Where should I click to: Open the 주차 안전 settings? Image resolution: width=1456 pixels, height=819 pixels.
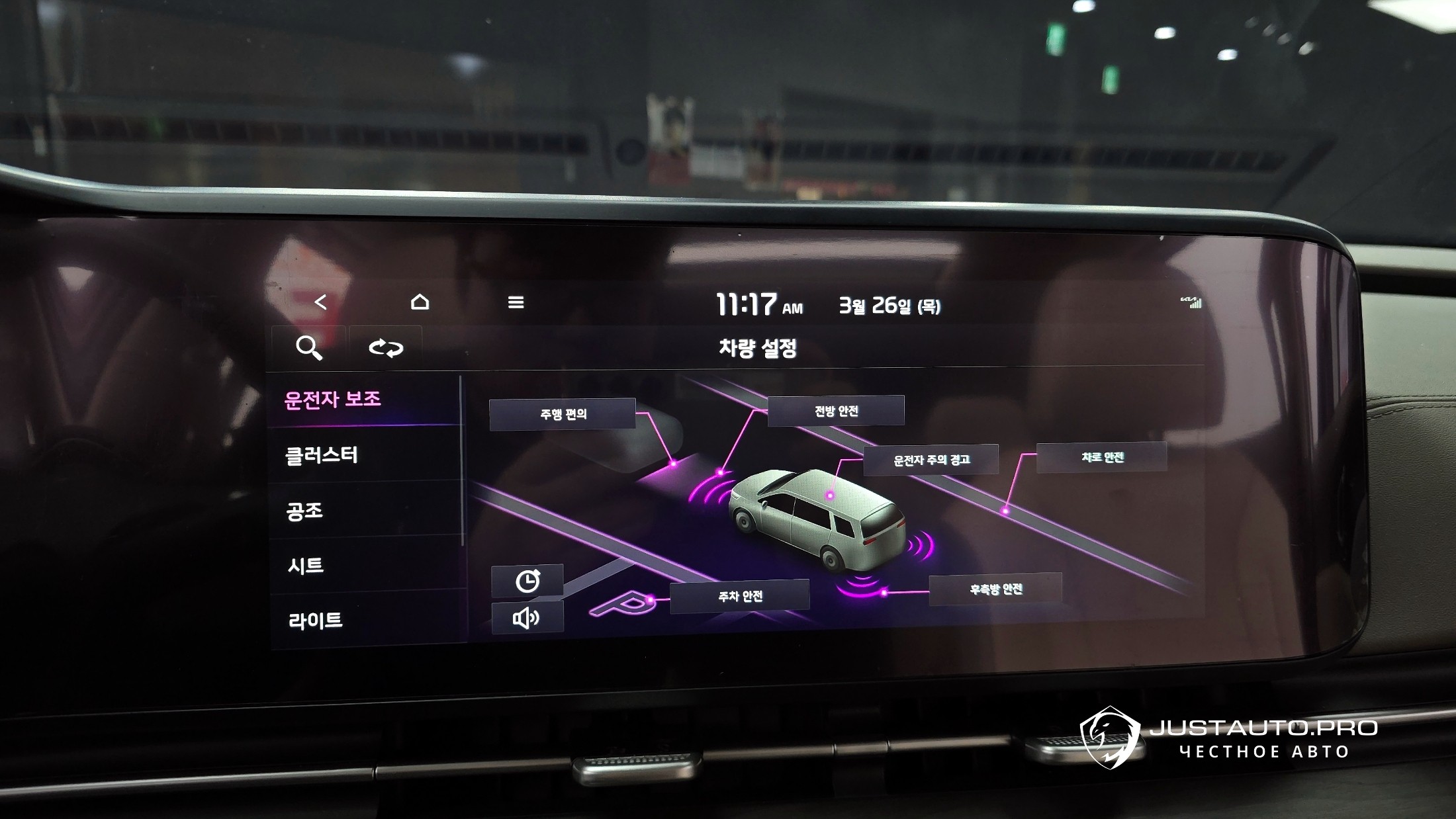pos(740,596)
